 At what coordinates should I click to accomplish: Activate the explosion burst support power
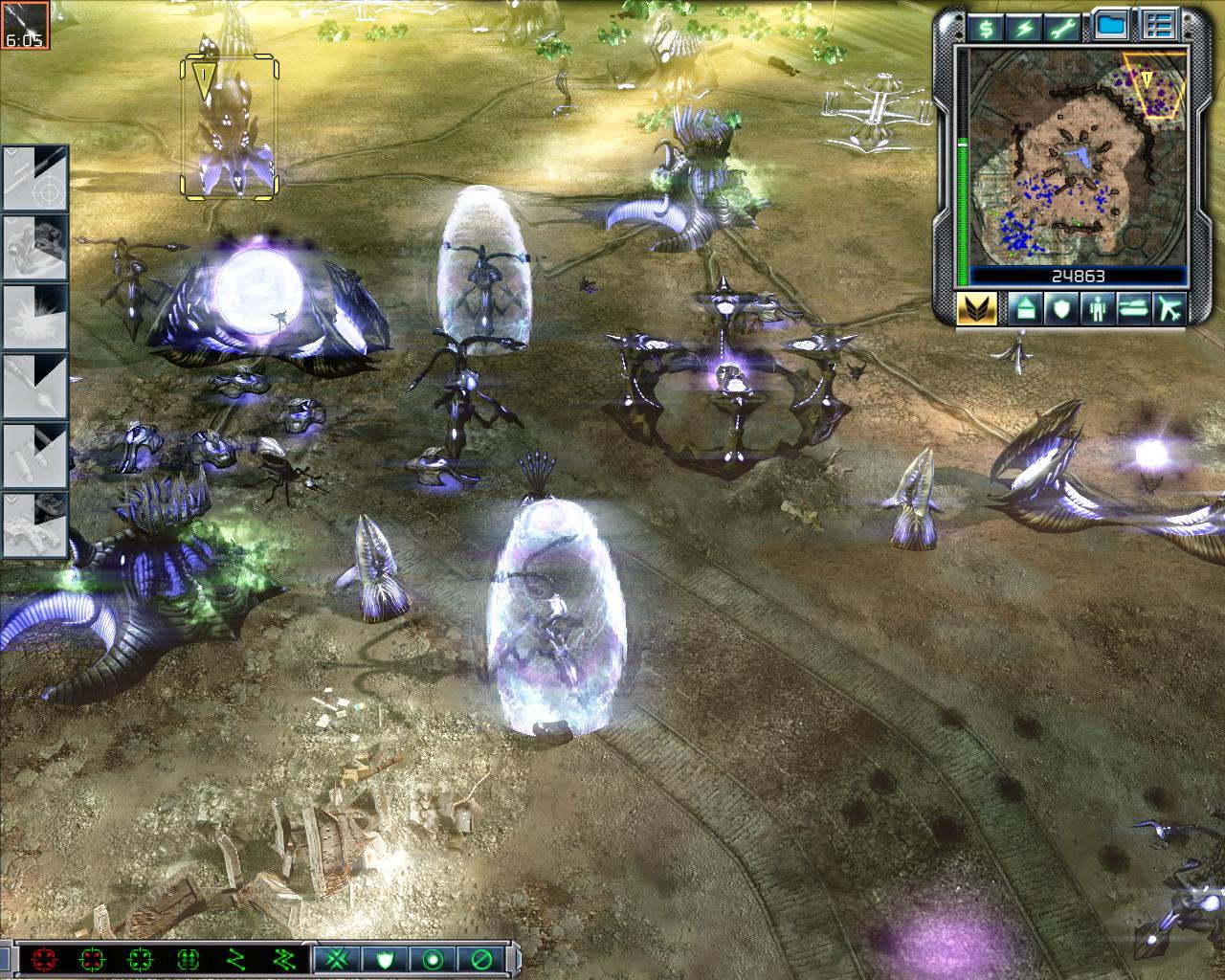34,317
